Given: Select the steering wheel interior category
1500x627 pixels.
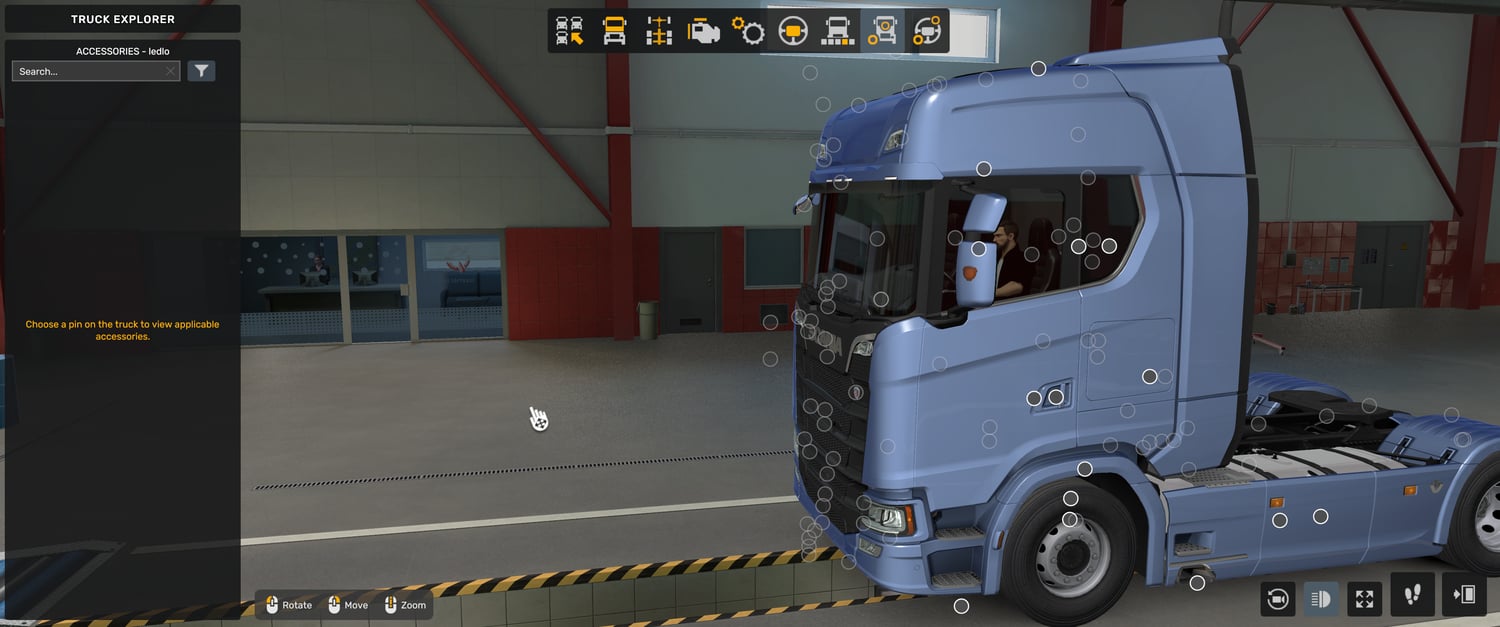Looking at the screenshot, I should click(x=793, y=31).
